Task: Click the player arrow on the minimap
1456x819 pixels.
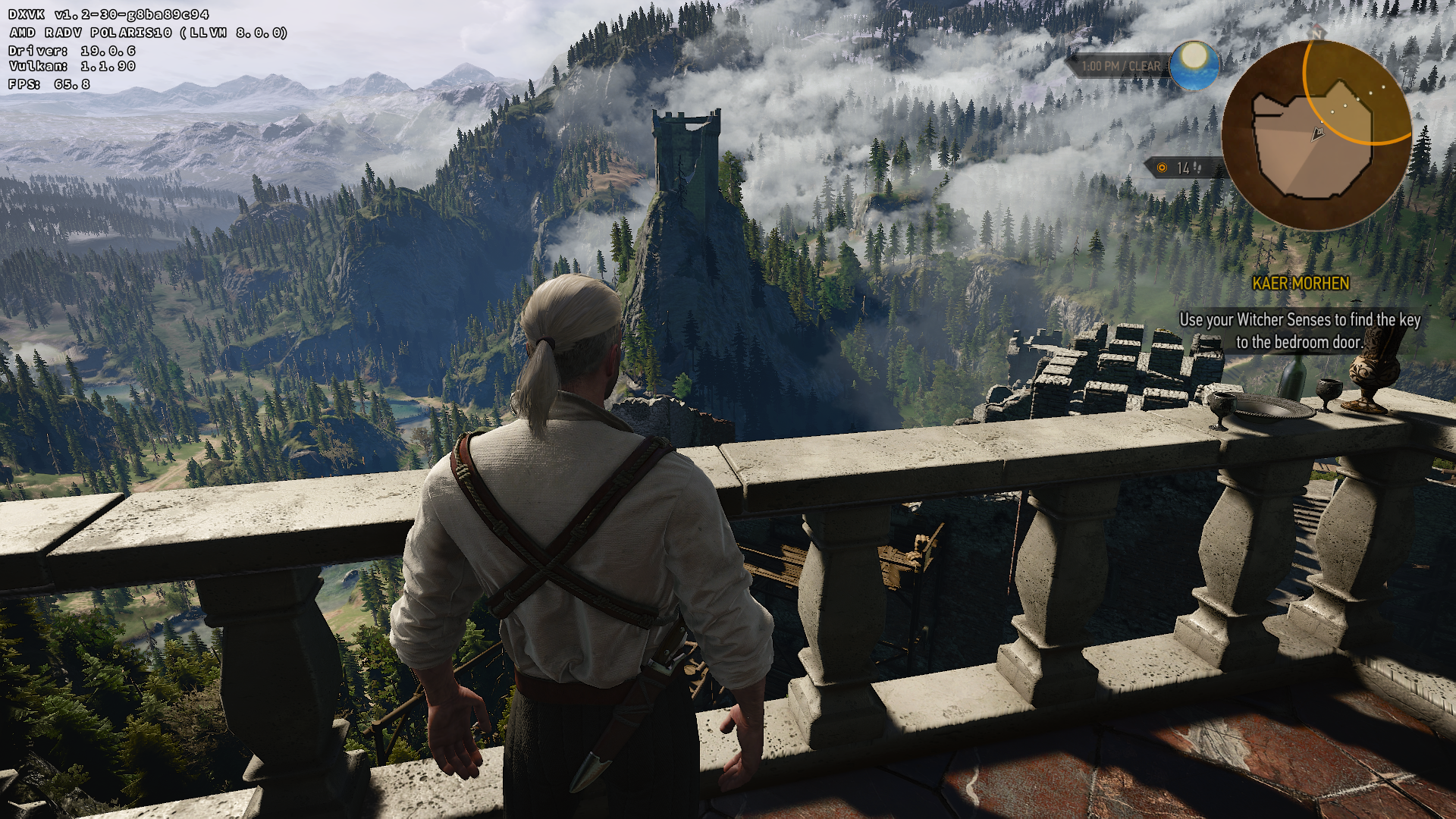Action: [x=1319, y=134]
